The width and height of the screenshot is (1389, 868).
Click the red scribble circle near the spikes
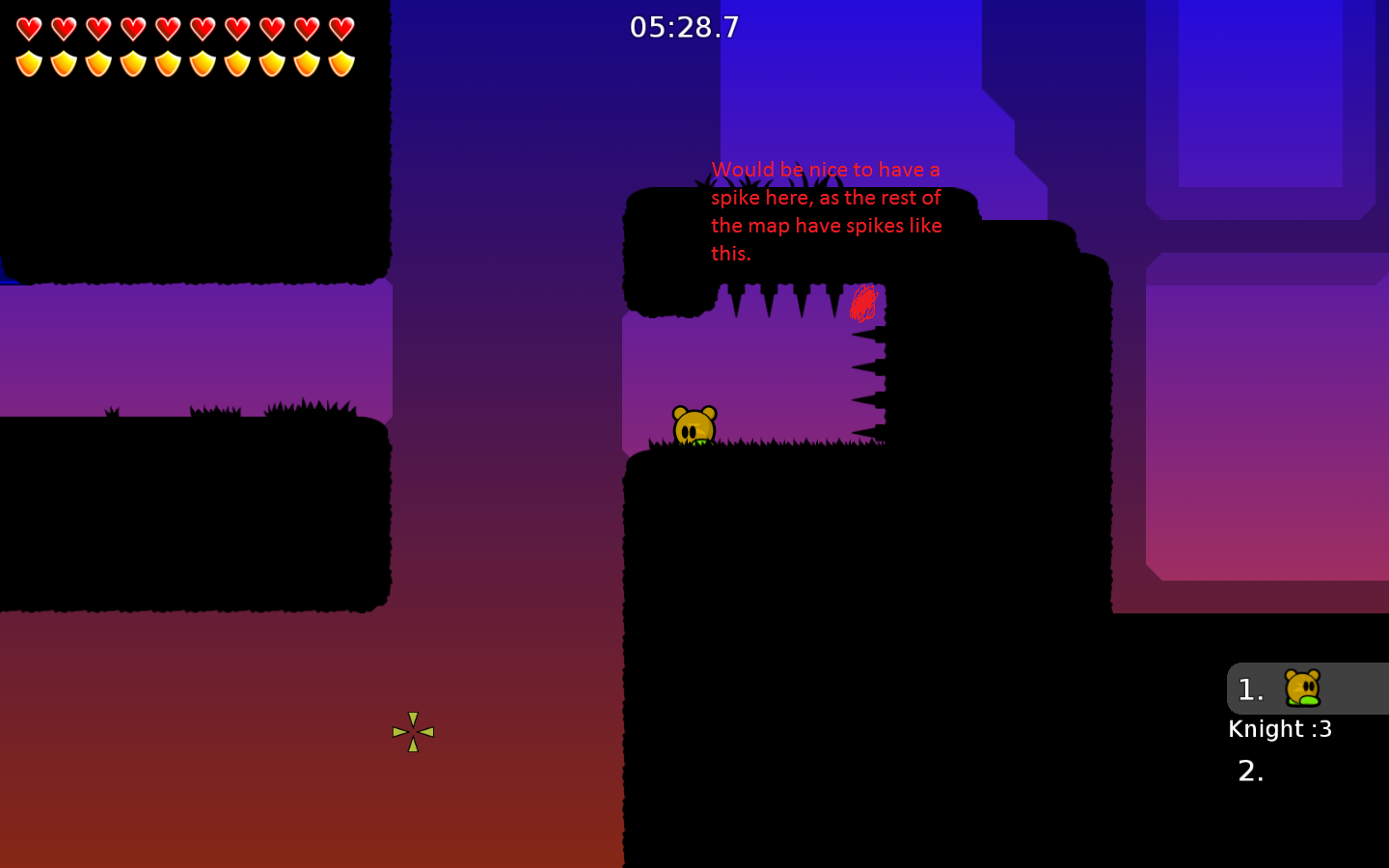point(863,303)
